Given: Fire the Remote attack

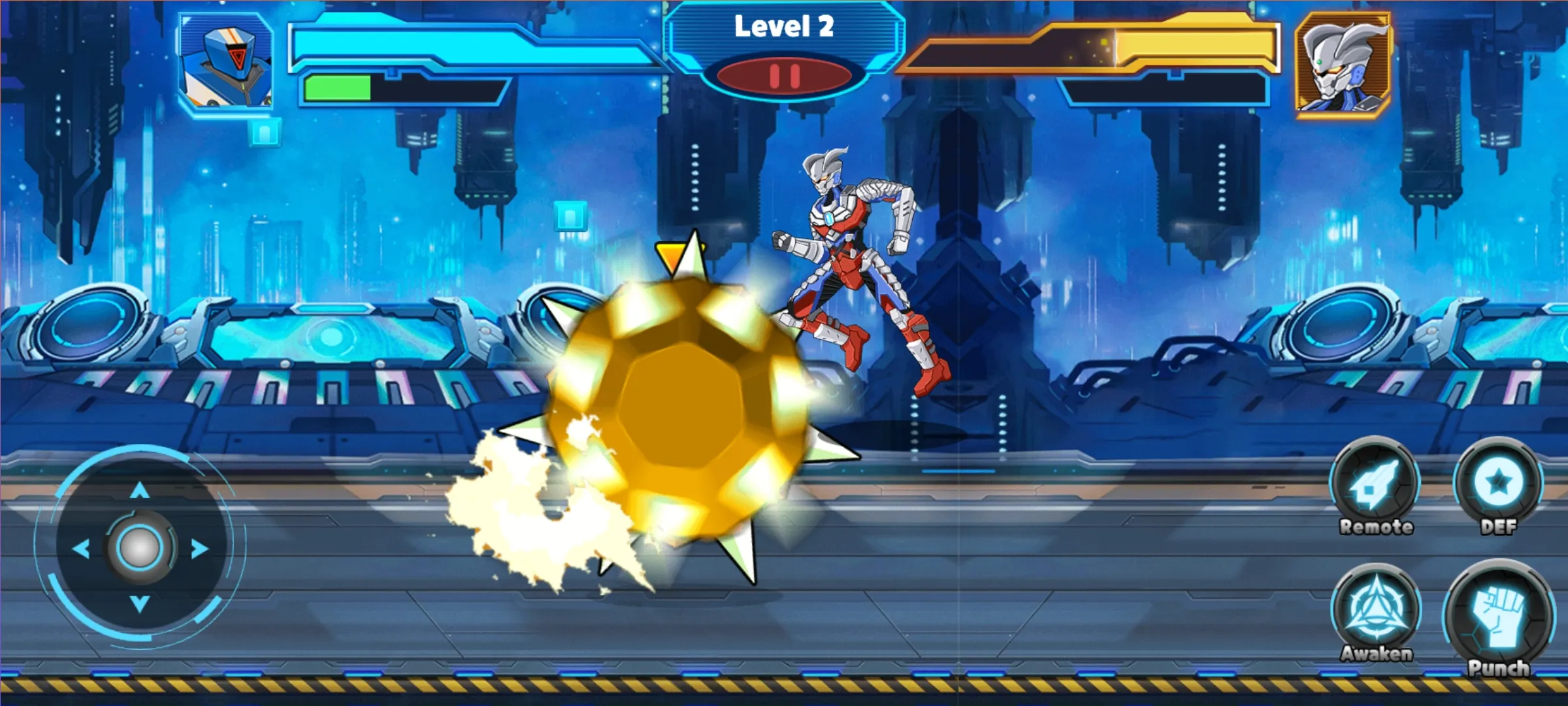Looking at the screenshot, I should pos(1375,484).
